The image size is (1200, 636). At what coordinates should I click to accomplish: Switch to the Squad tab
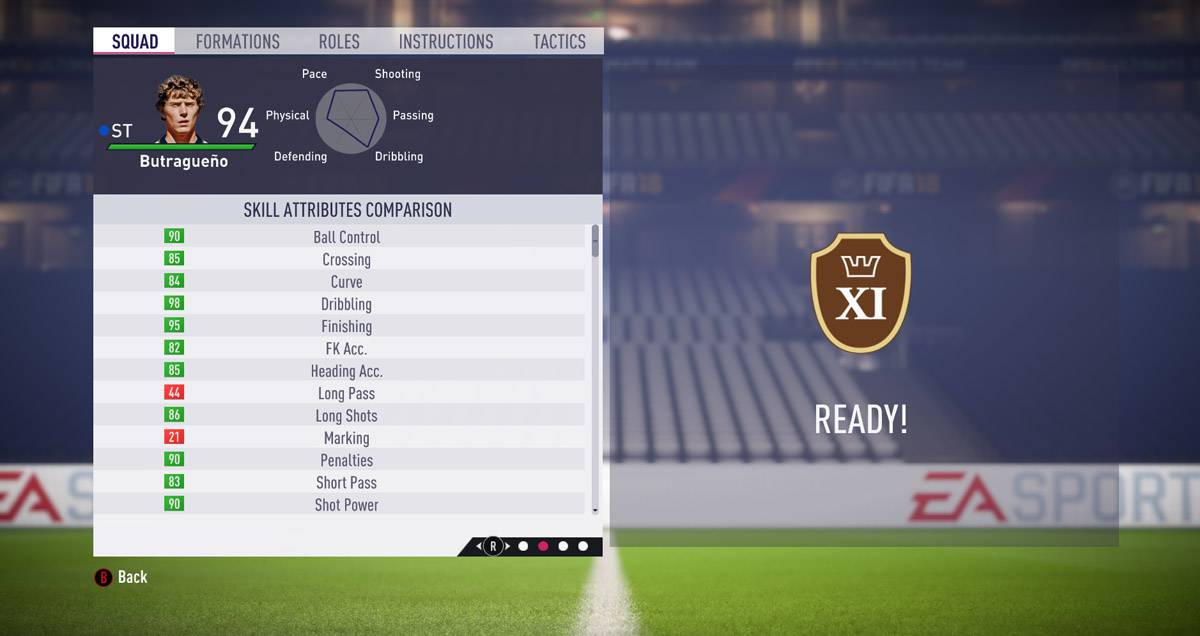point(134,41)
